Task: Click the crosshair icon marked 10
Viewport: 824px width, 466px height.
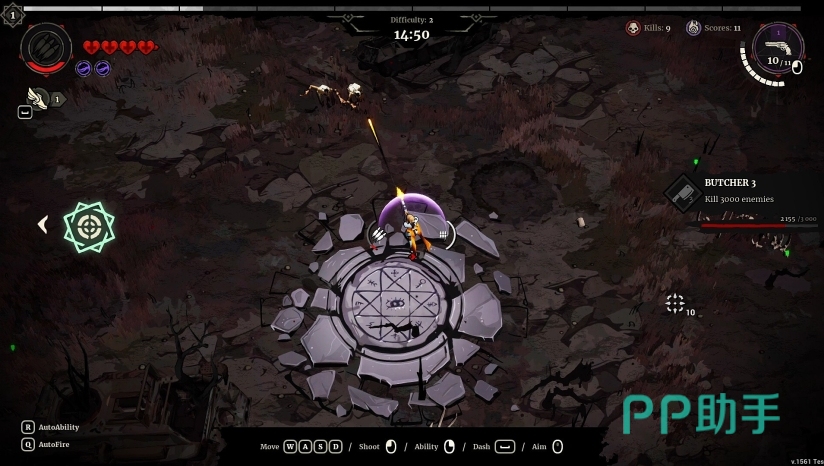Action: 676,303
